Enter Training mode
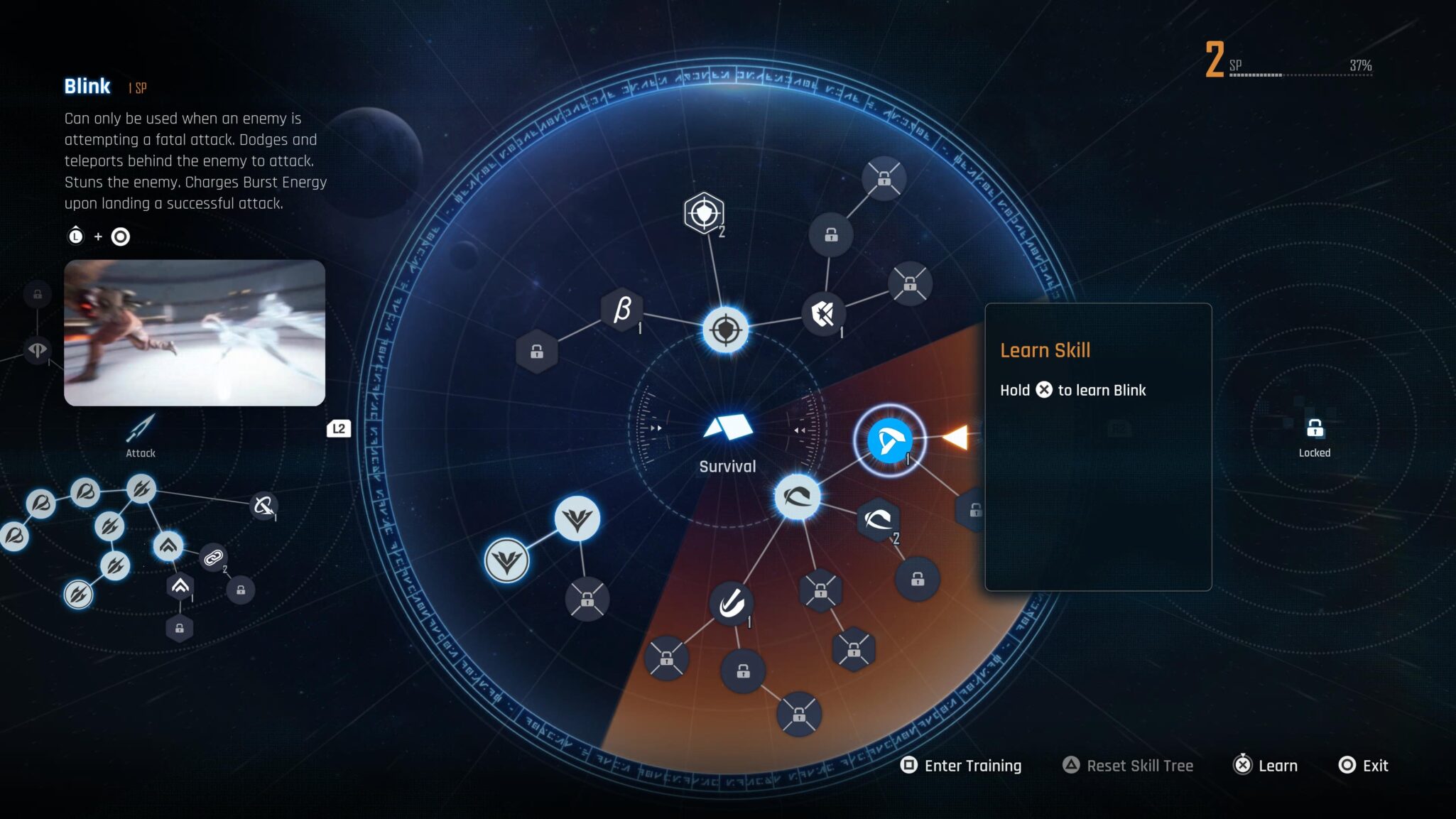 961,766
